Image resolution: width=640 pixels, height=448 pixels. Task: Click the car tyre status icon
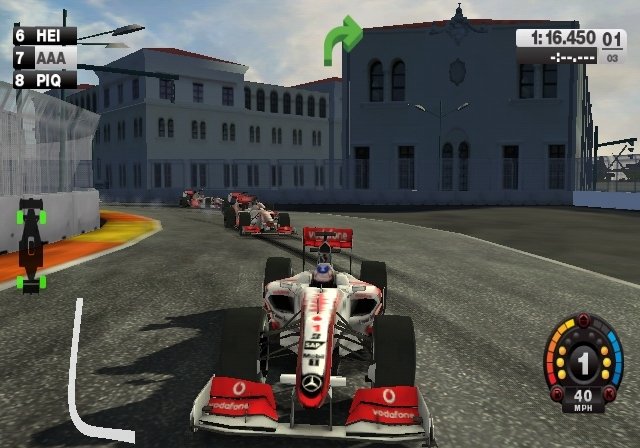(x=32, y=245)
